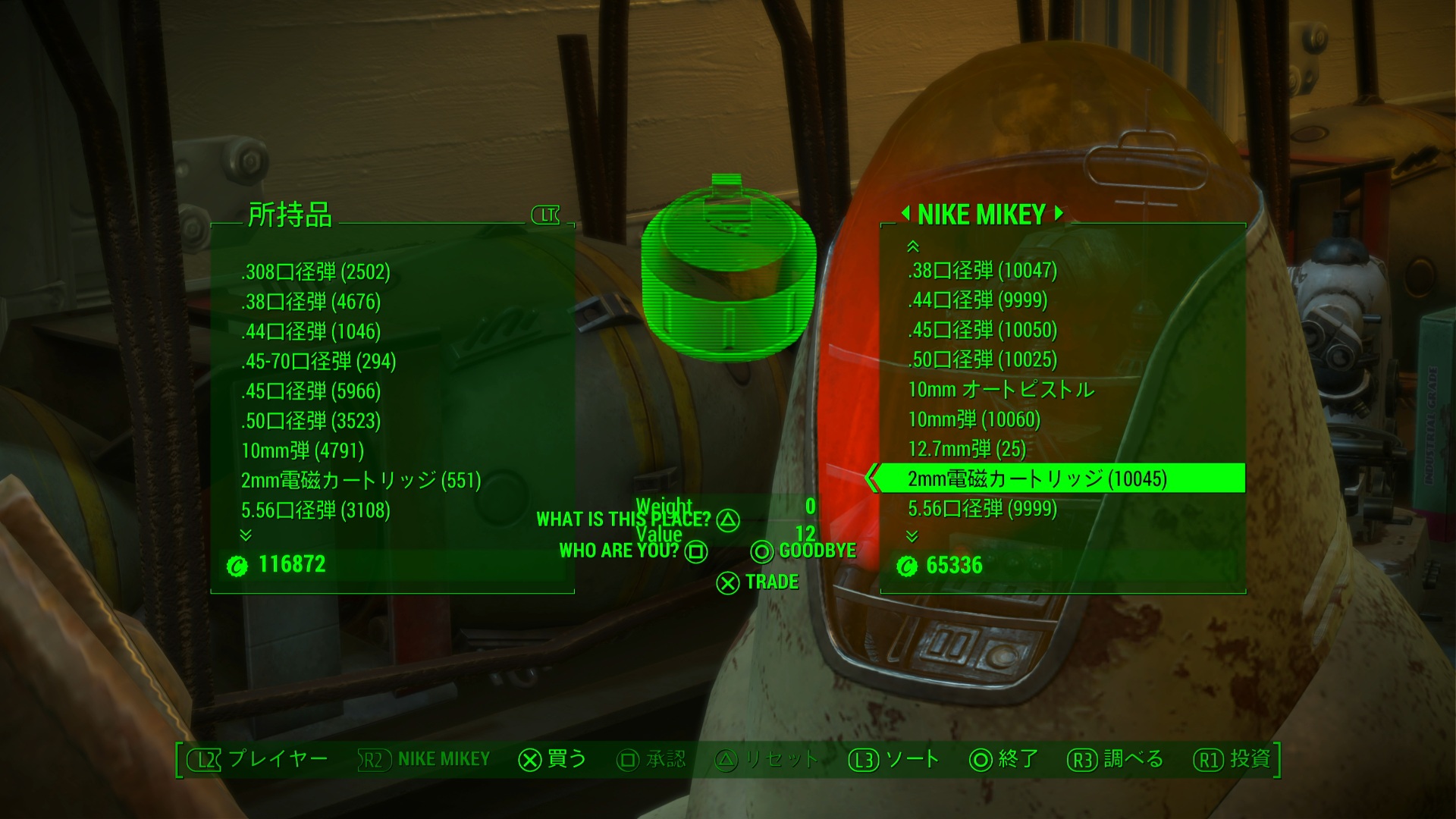Image resolution: width=1456 pixels, height=819 pixels.
Task: Select the player's 5.56口径弾 (3108) row
Action: coord(315,510)
